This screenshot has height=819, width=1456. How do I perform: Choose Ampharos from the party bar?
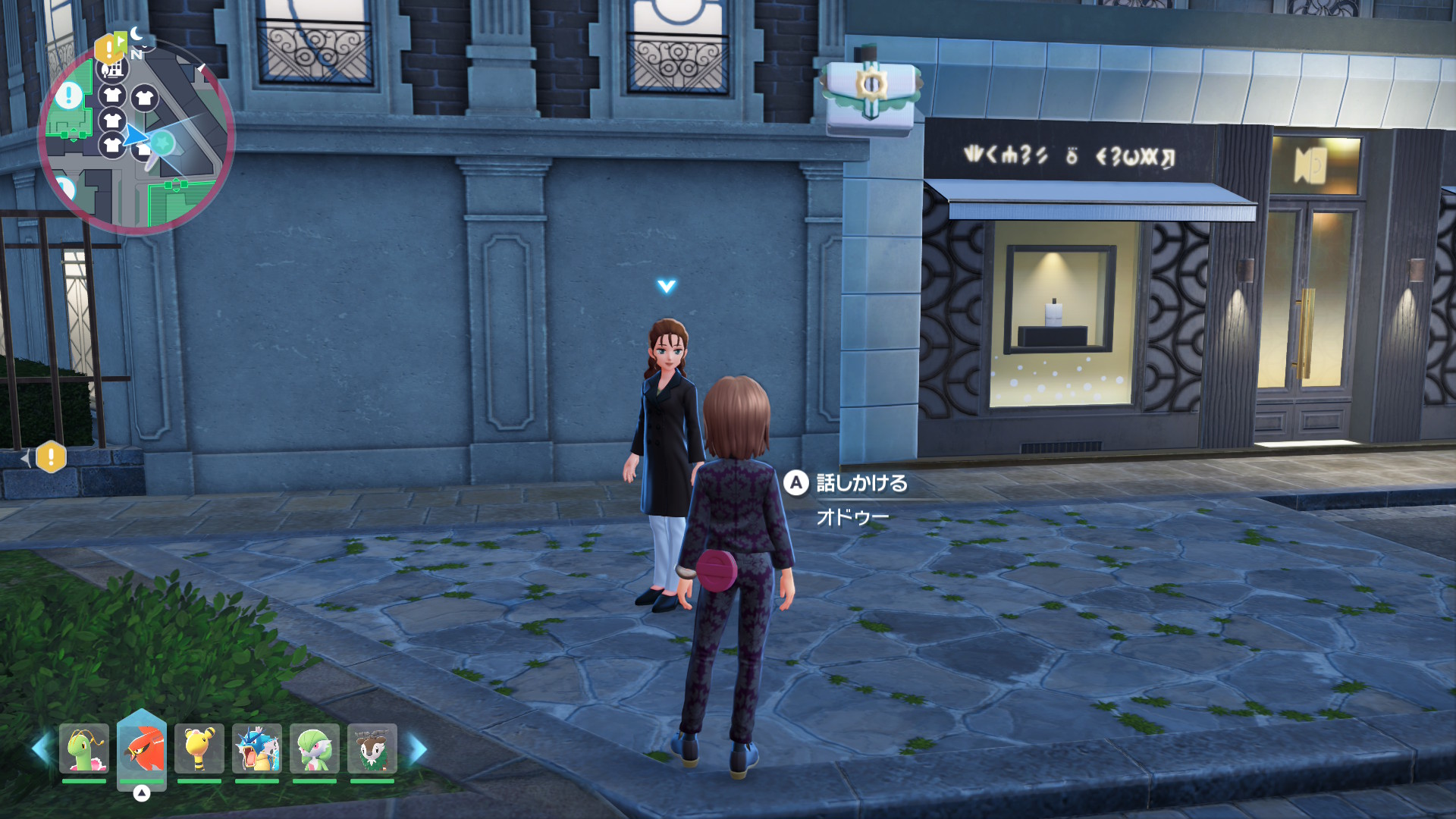pyautogui.click(x=199, y=748)
